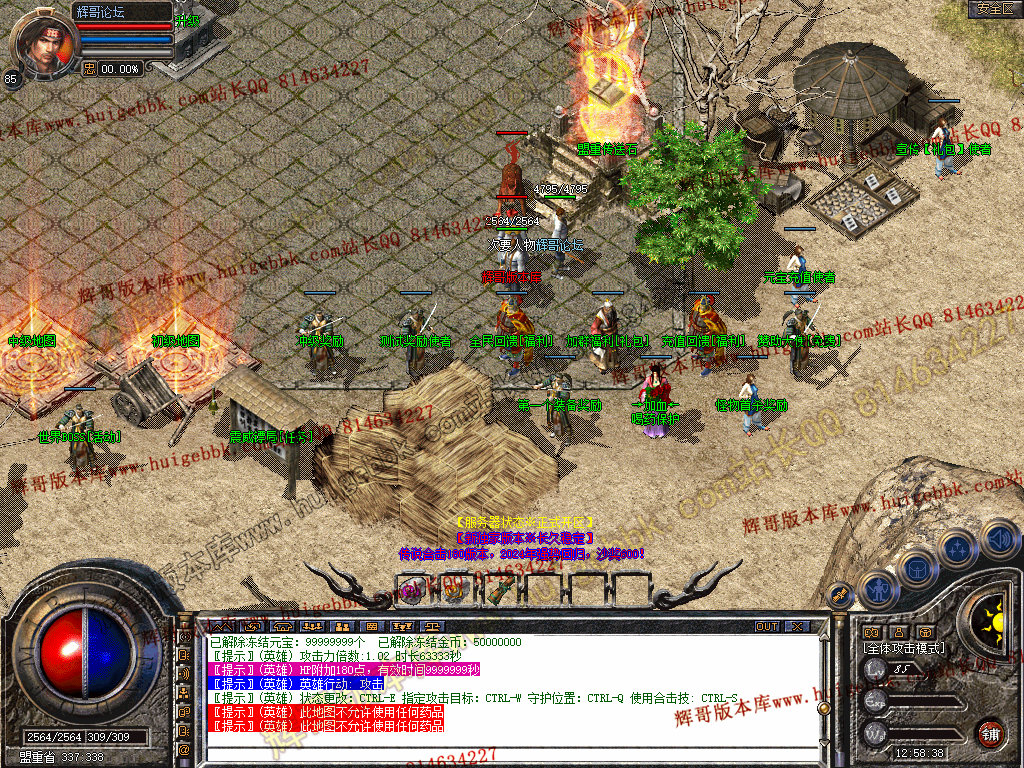Open the skills orb with sparkle stars

click(957, 549)
